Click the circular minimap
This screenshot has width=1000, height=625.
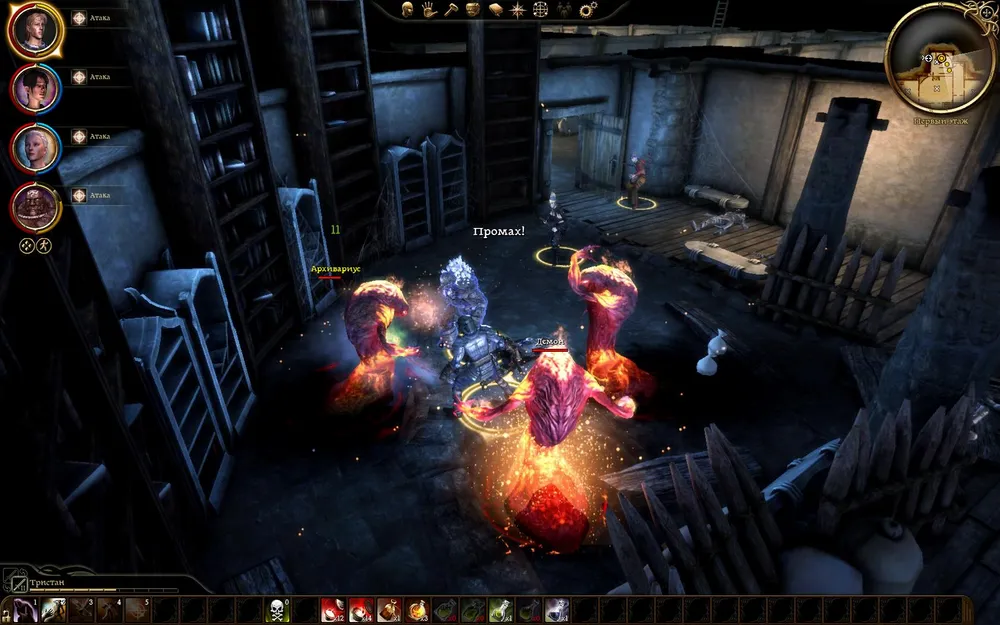[940, 58]
